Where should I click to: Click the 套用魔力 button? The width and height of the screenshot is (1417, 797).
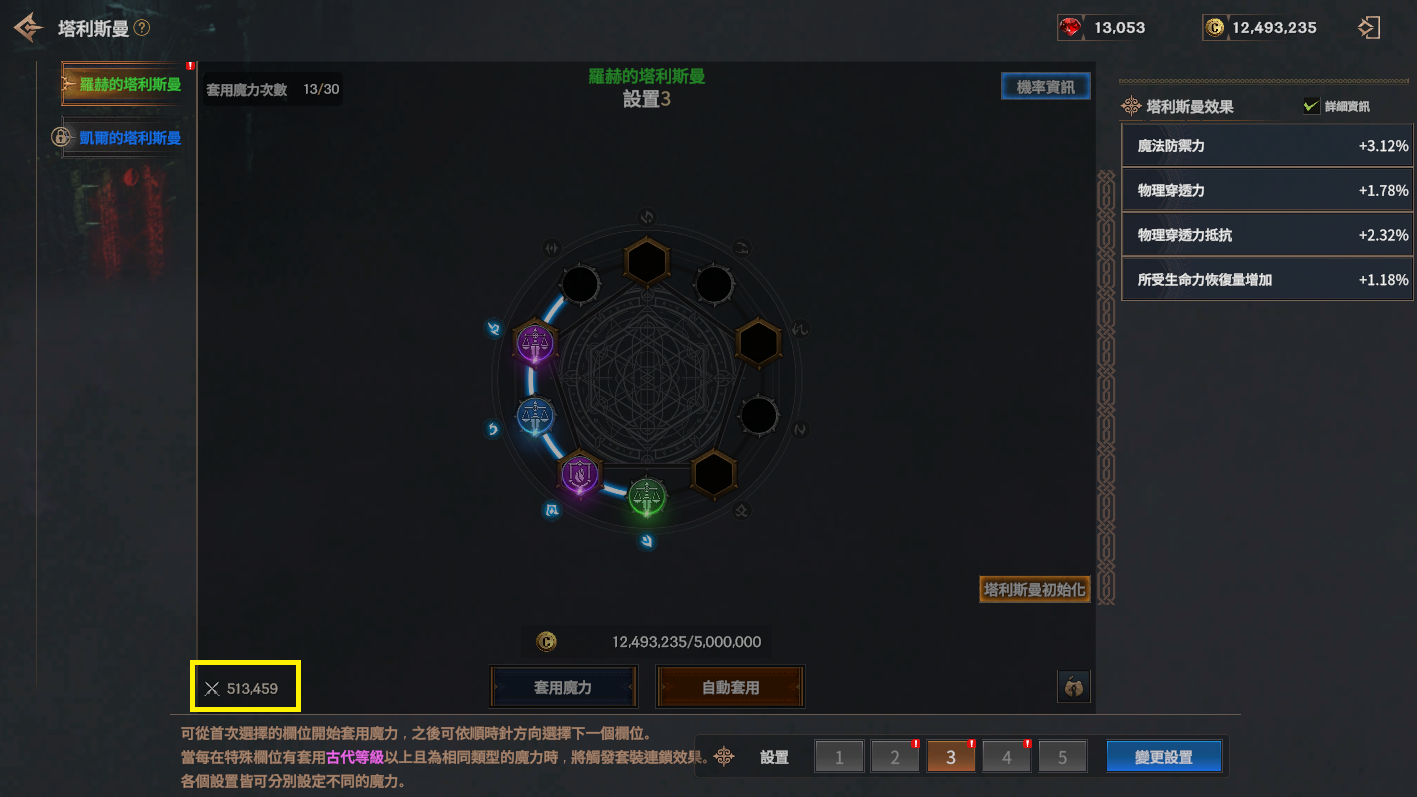point(563,687)
